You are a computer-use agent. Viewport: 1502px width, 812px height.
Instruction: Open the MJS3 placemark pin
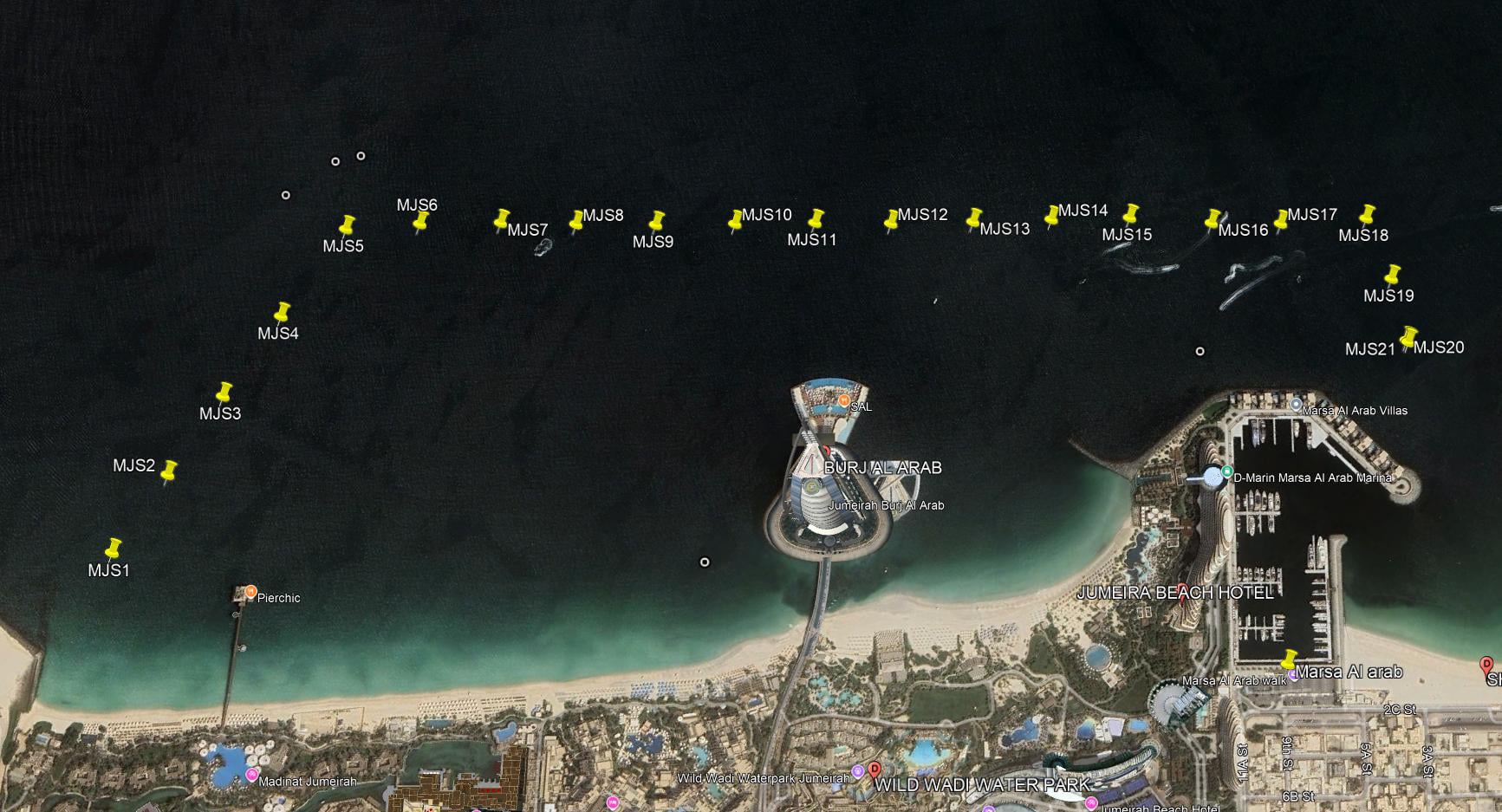point(224,393)
